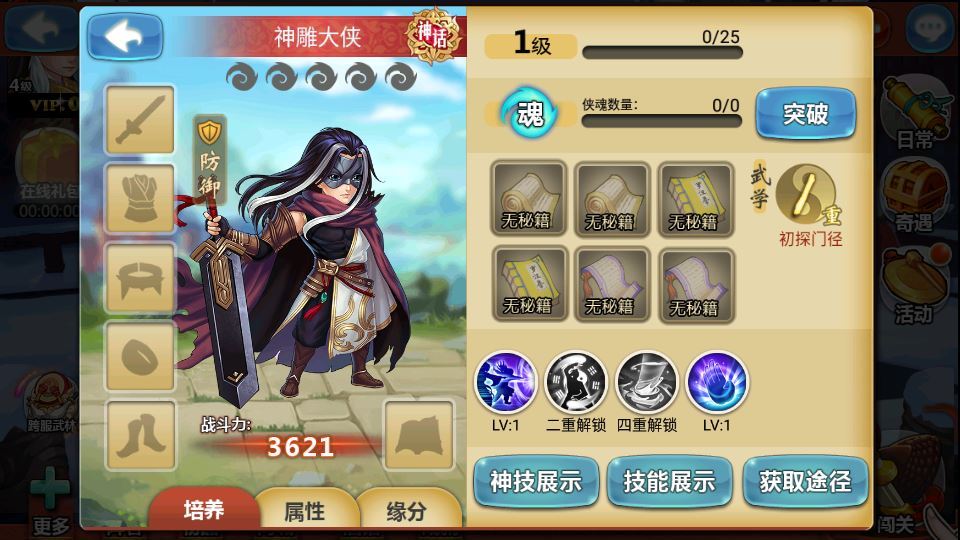Switch to the 缘分 bonds tab
This screenshot has width=960, height=540.
coord(406,511)
